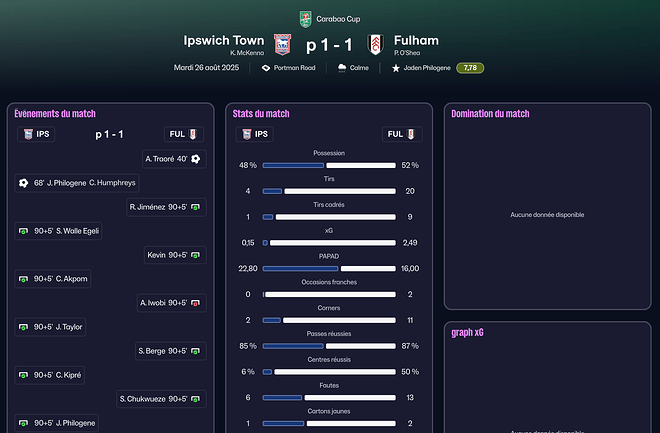This screenshot has height=433, width=660.
Task: Select S. Walle Egeli's penalty event
Action: (59, 231)
